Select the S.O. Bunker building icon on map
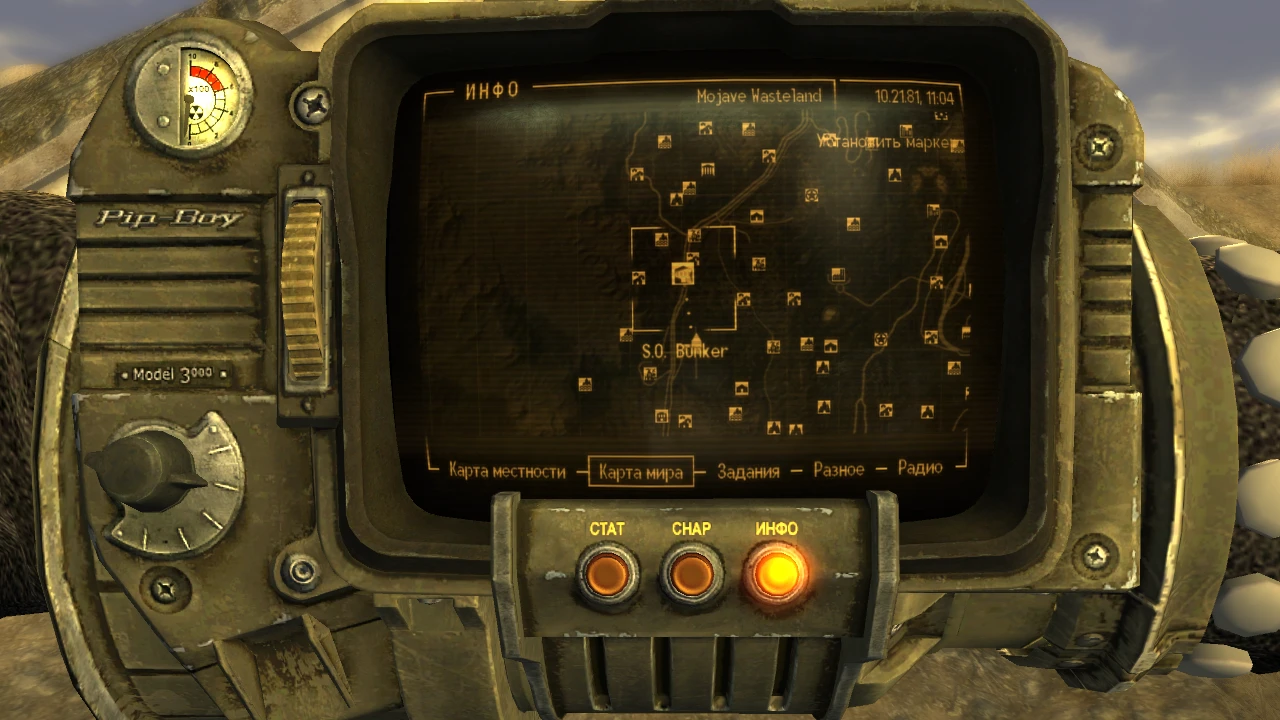 [x=683, y=275]
